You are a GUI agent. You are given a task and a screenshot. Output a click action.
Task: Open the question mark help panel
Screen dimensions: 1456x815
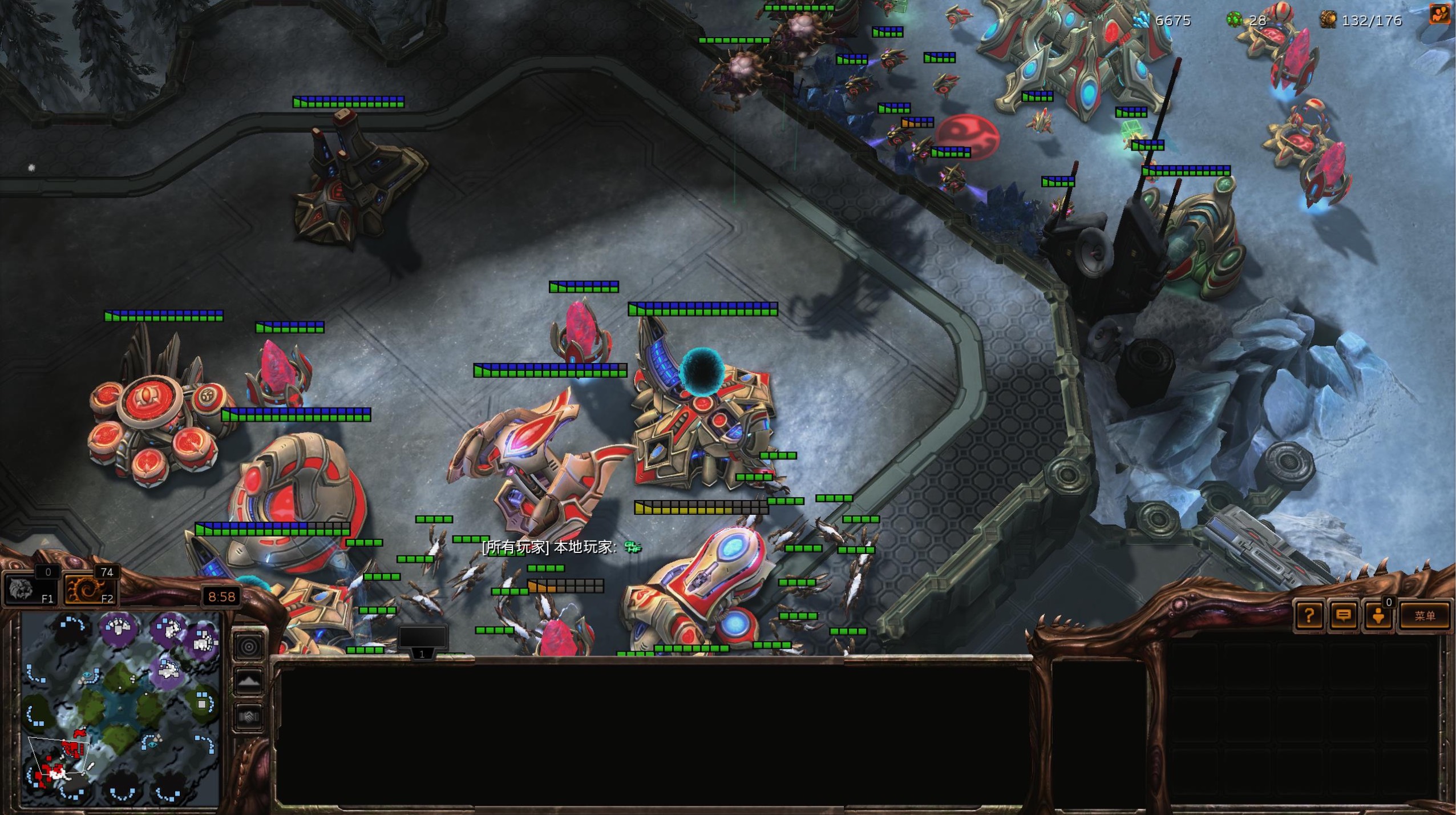tap(1309, 616)
